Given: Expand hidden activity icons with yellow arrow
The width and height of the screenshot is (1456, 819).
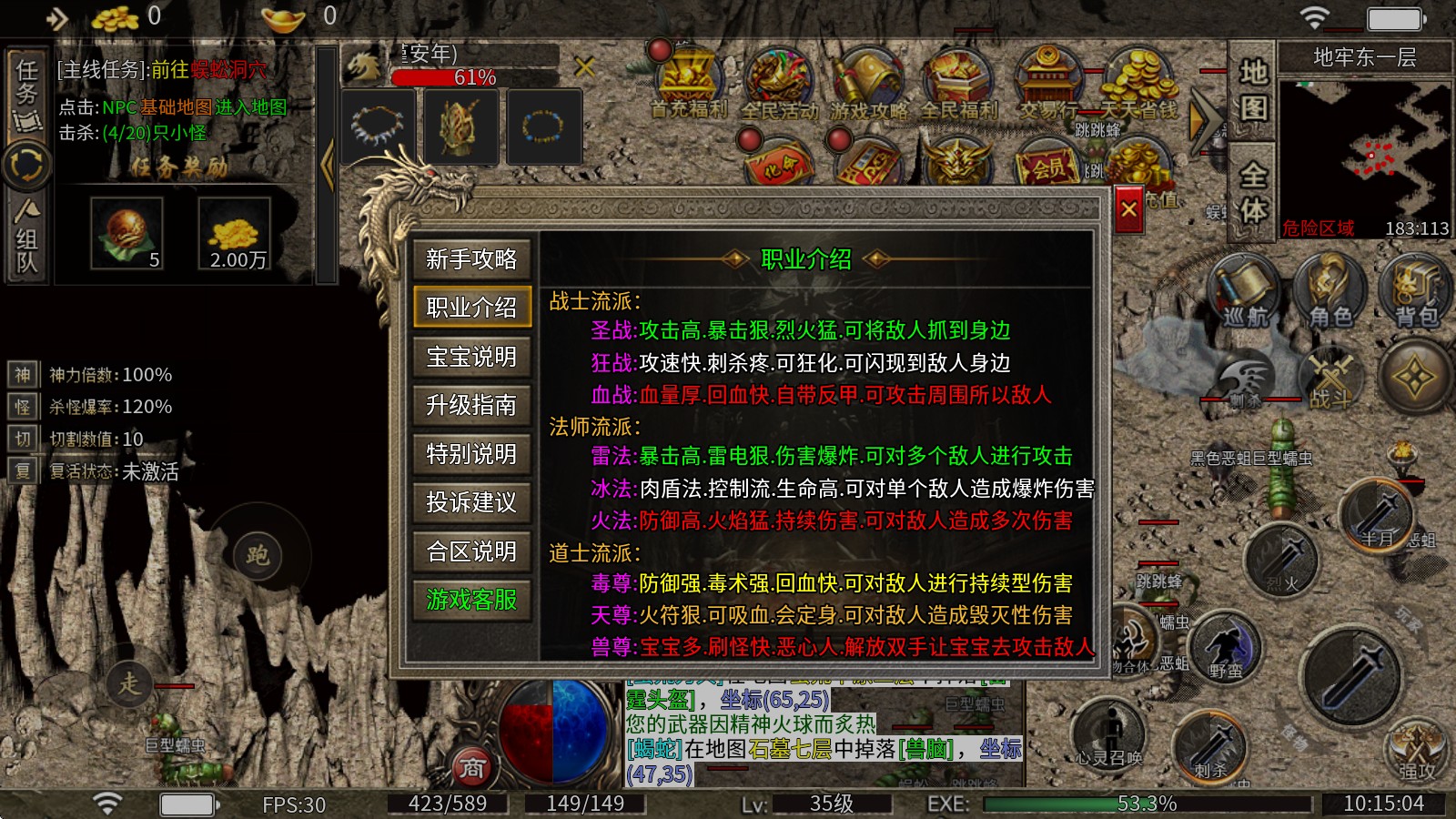Looking at the screenshot, I should [x=1203, y=116].
